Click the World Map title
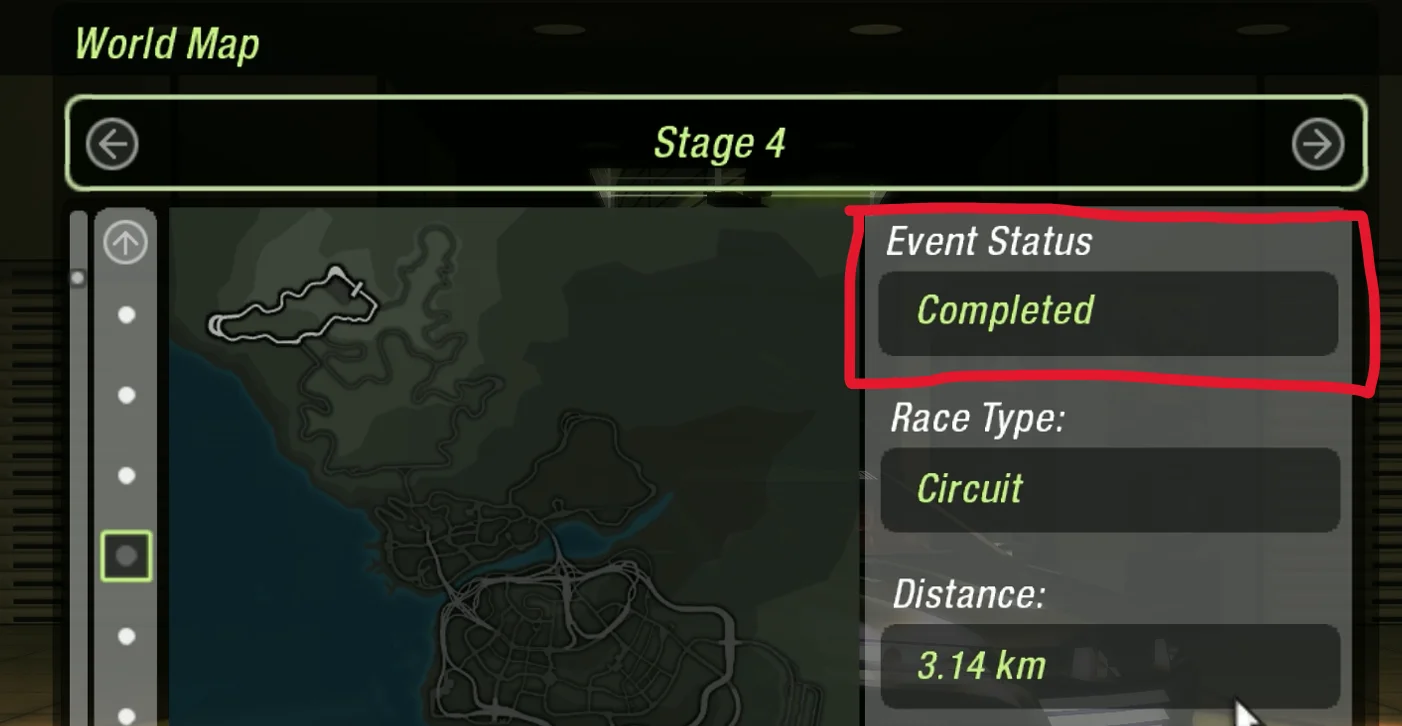This screenshot has height=726, width=1402. click(167, 43)
